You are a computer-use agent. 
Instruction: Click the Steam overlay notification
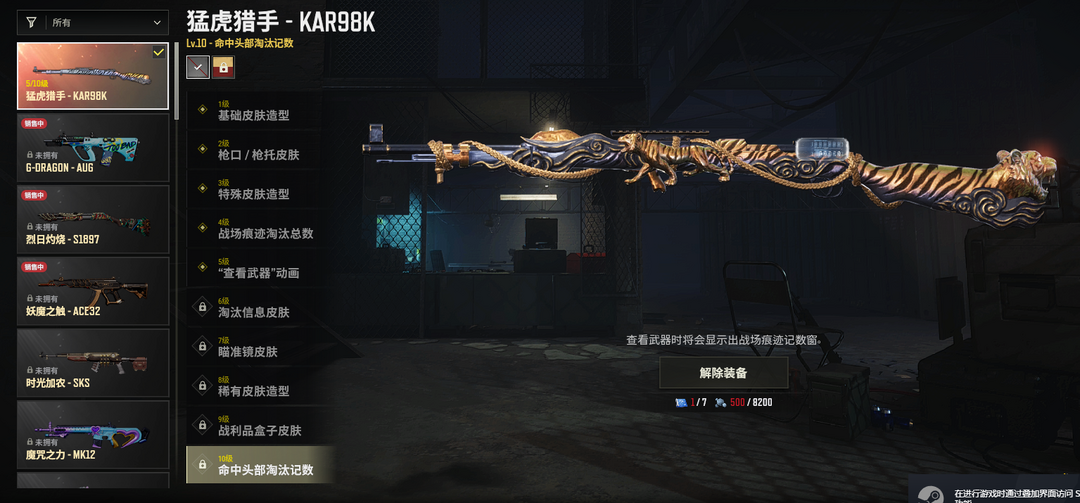[995, 492]
